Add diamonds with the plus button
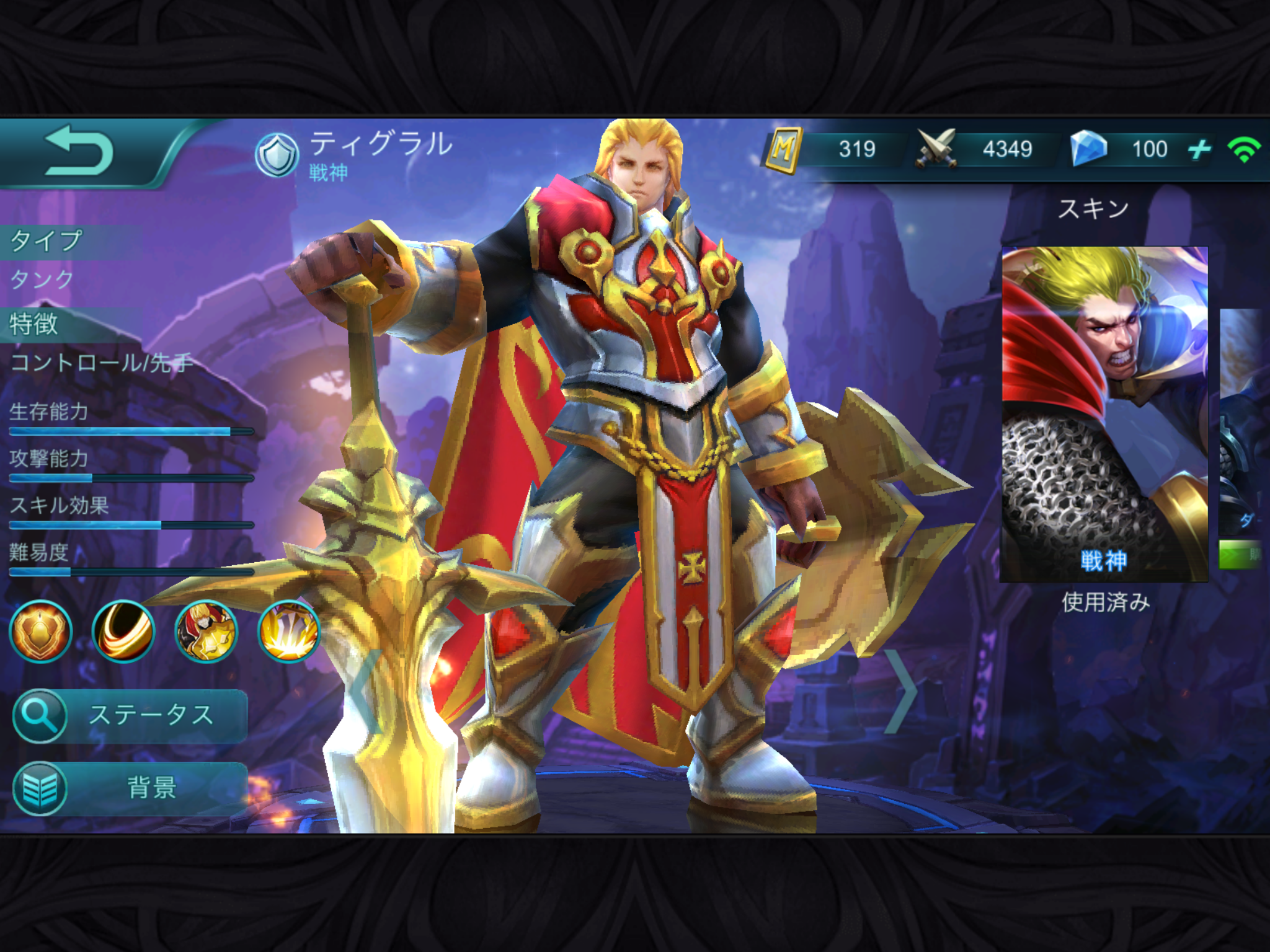This screenshot has width=1270, height=952. click(1199, 149)
